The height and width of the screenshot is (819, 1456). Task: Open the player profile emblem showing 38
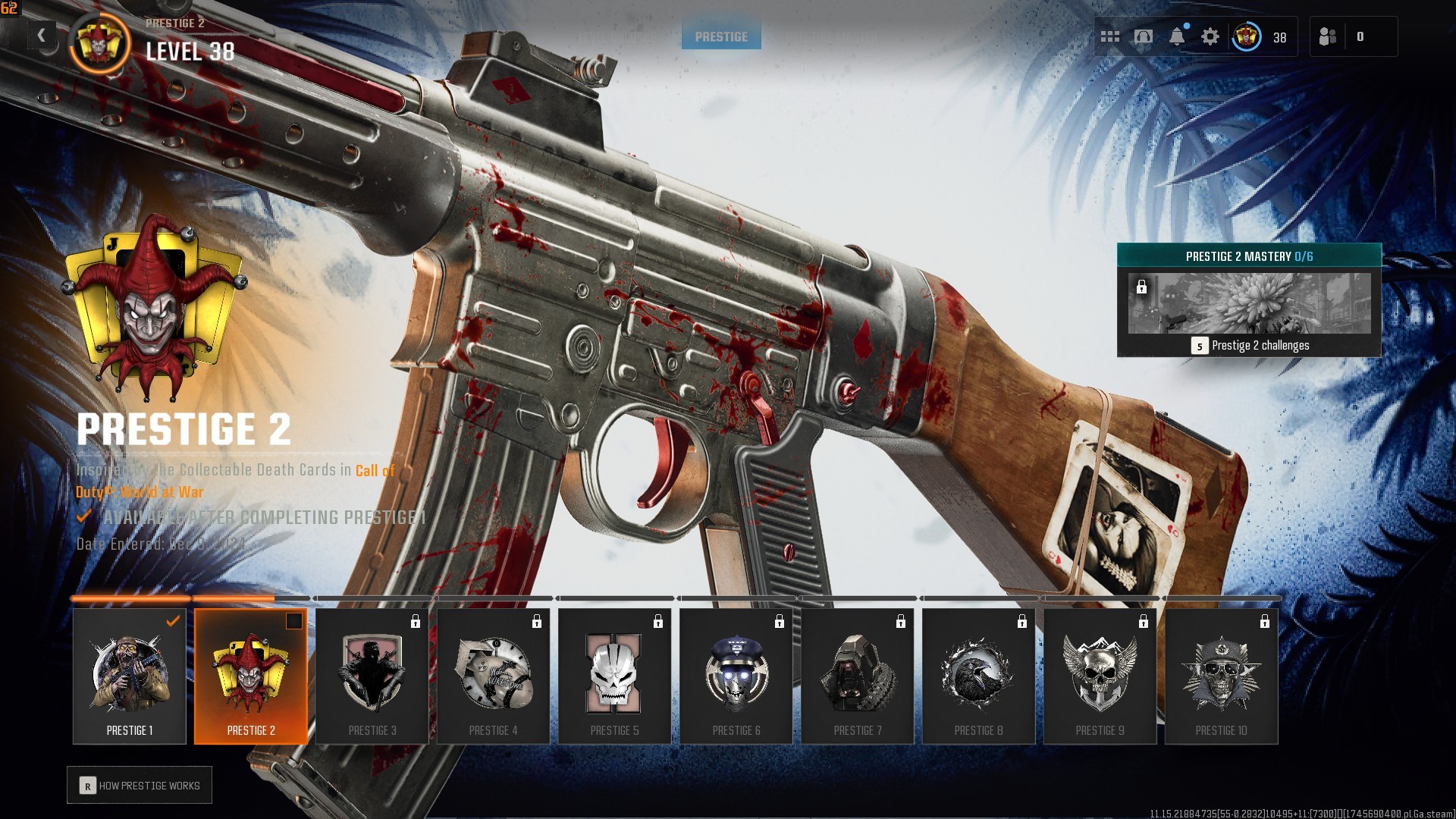click(1247, 36)
